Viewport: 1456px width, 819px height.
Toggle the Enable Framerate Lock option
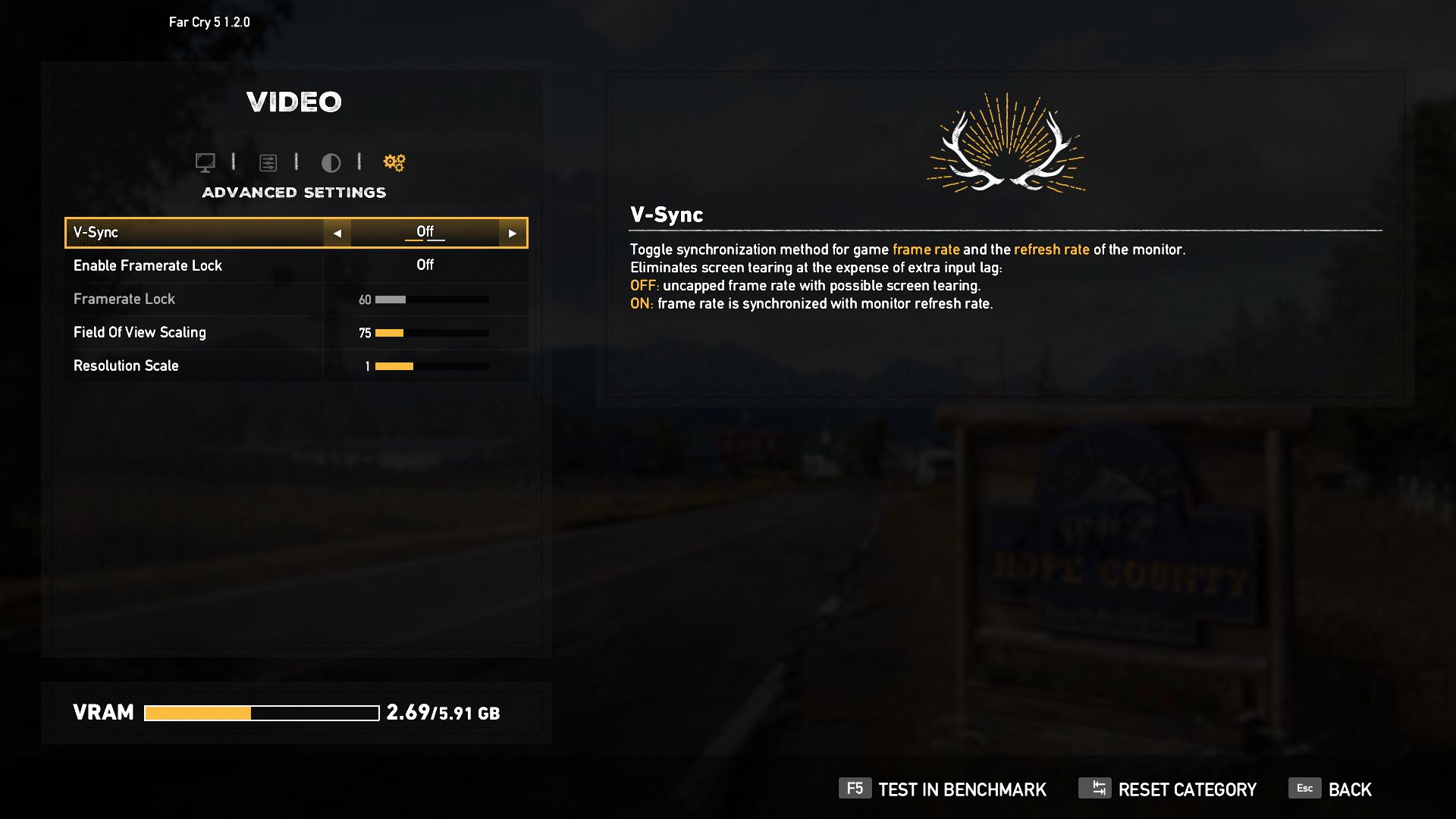[425, 265]
